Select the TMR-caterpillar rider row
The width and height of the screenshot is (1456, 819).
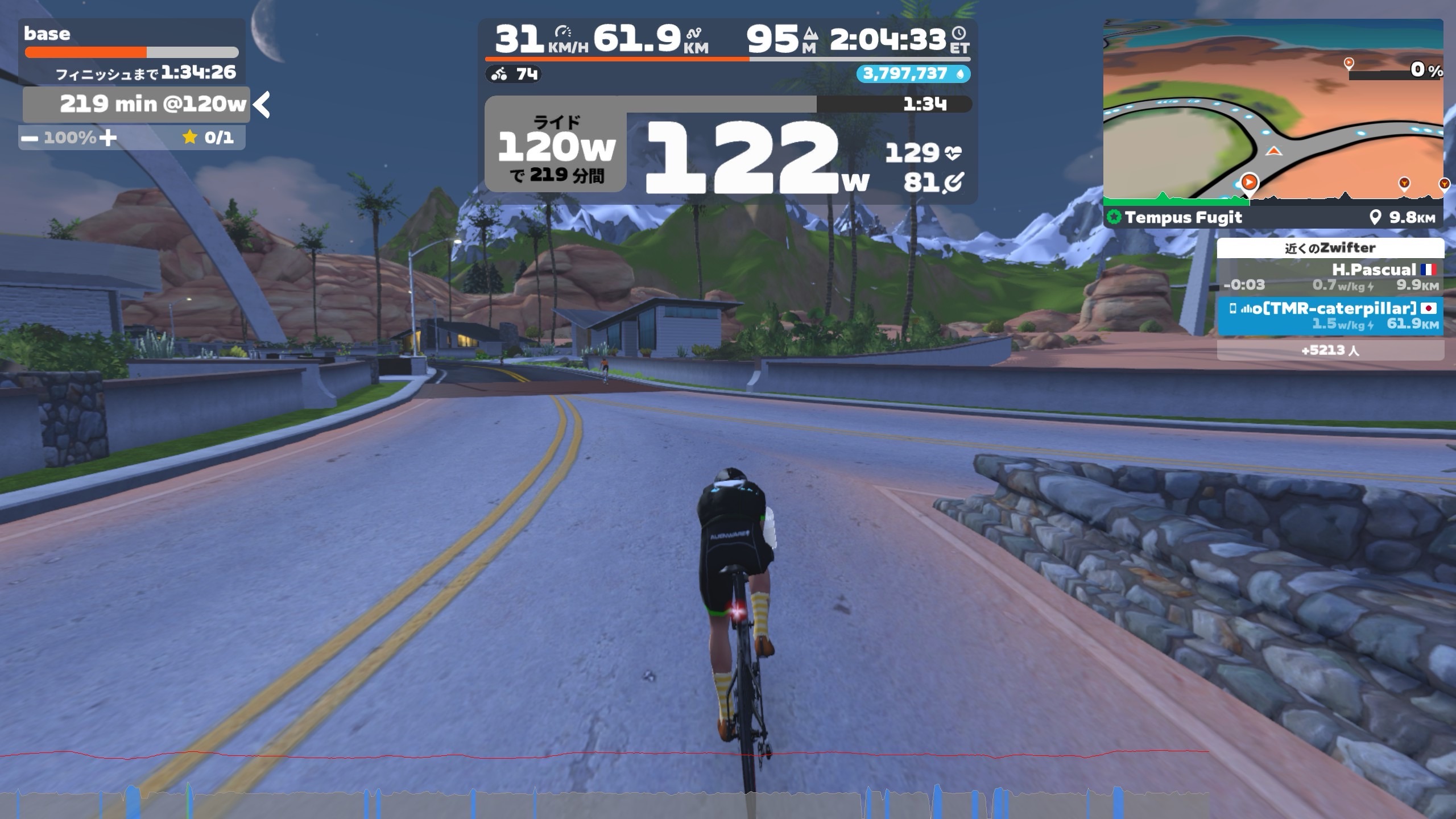tap(1330, 316)
